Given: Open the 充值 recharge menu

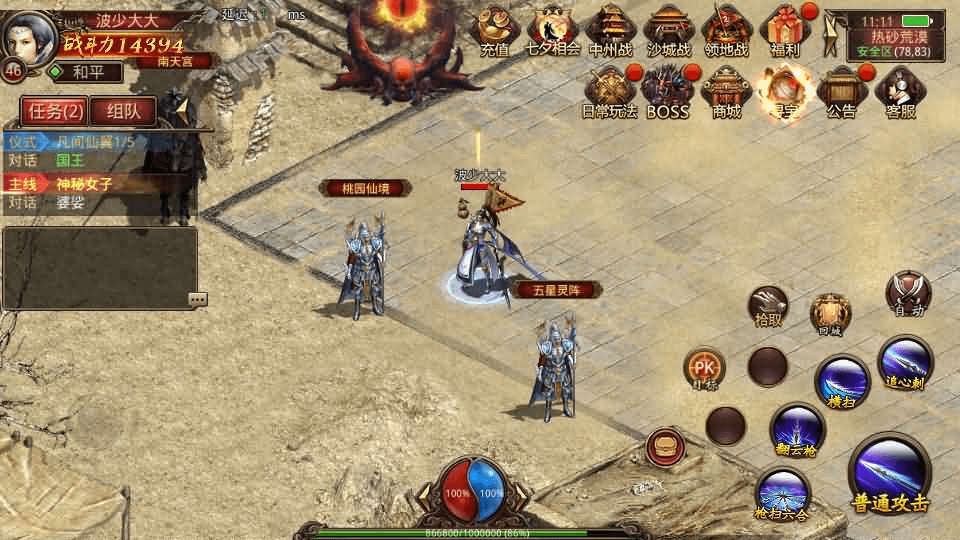Looking at the screenshot, I should 494,31.
